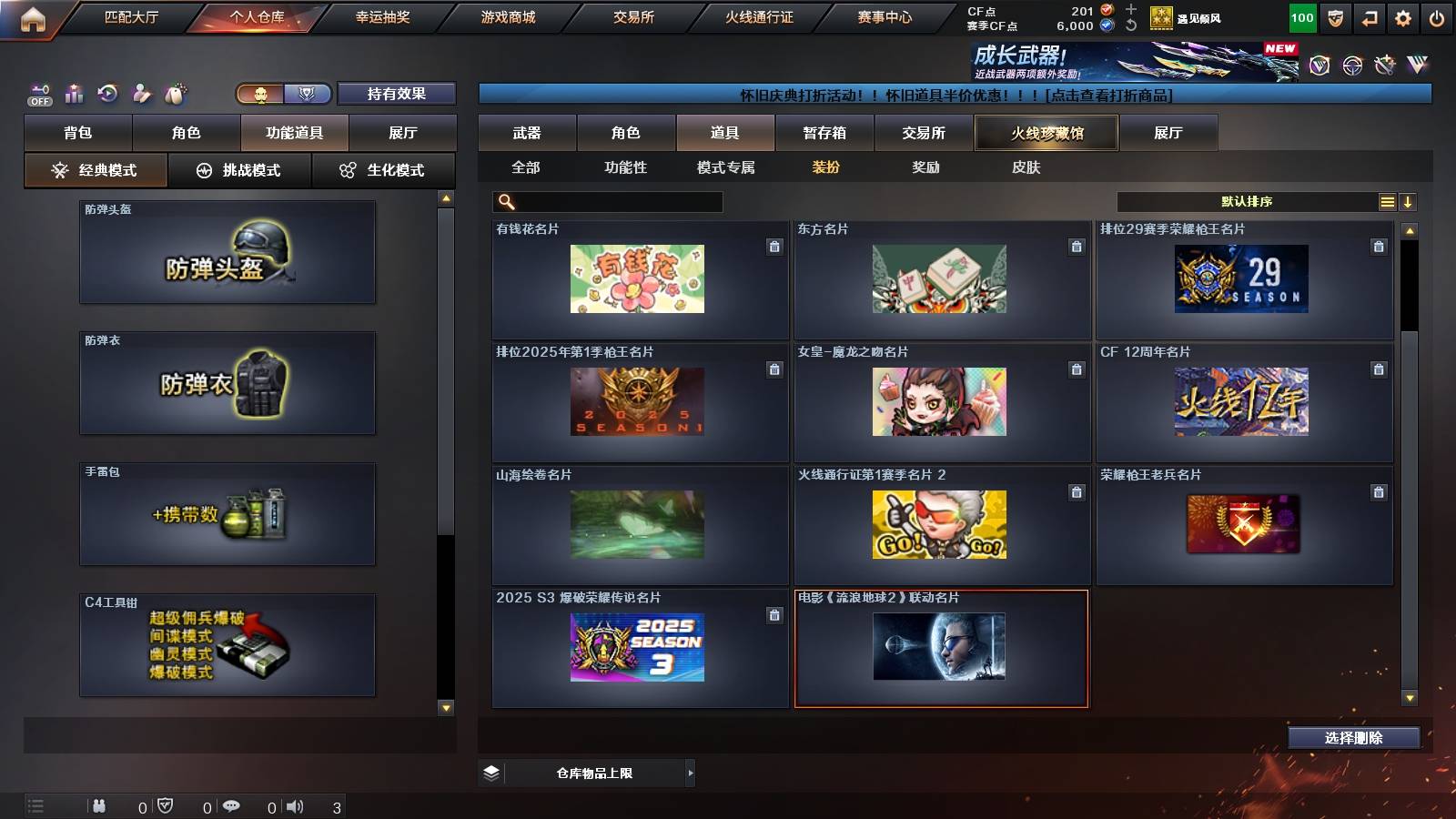Click the layers icon beside 仓库物品上限

pos(492,772)
